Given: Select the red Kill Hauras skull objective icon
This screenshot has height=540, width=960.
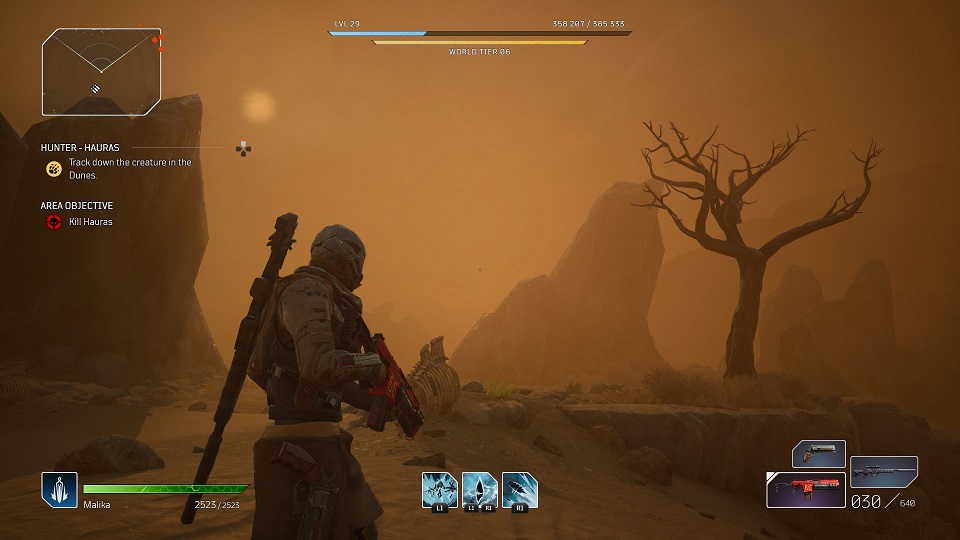Looking at the screenshot, I should (x=54, y=222).
